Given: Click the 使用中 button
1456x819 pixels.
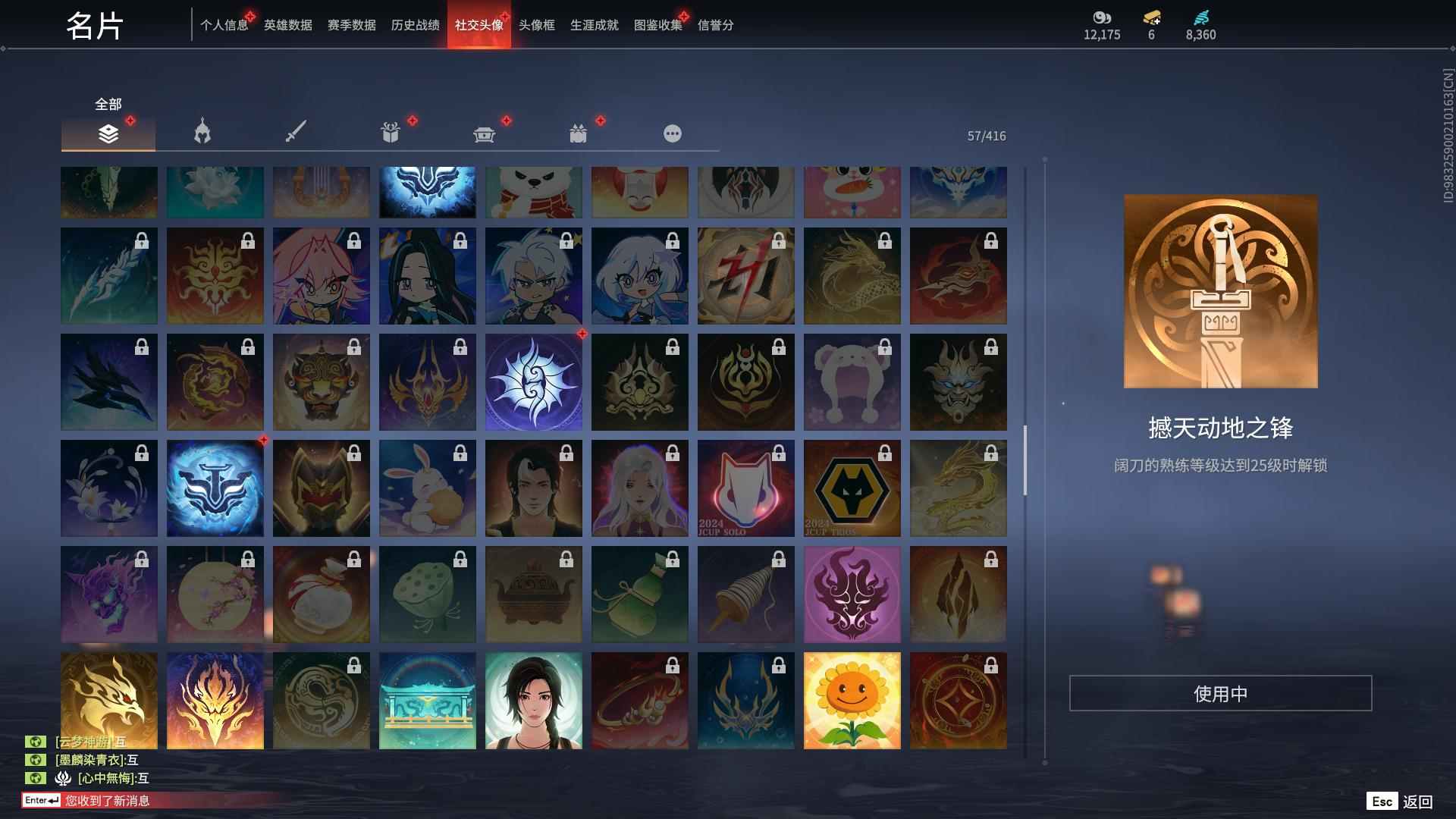Looking at the screenshot, I should pos(1221,692).
